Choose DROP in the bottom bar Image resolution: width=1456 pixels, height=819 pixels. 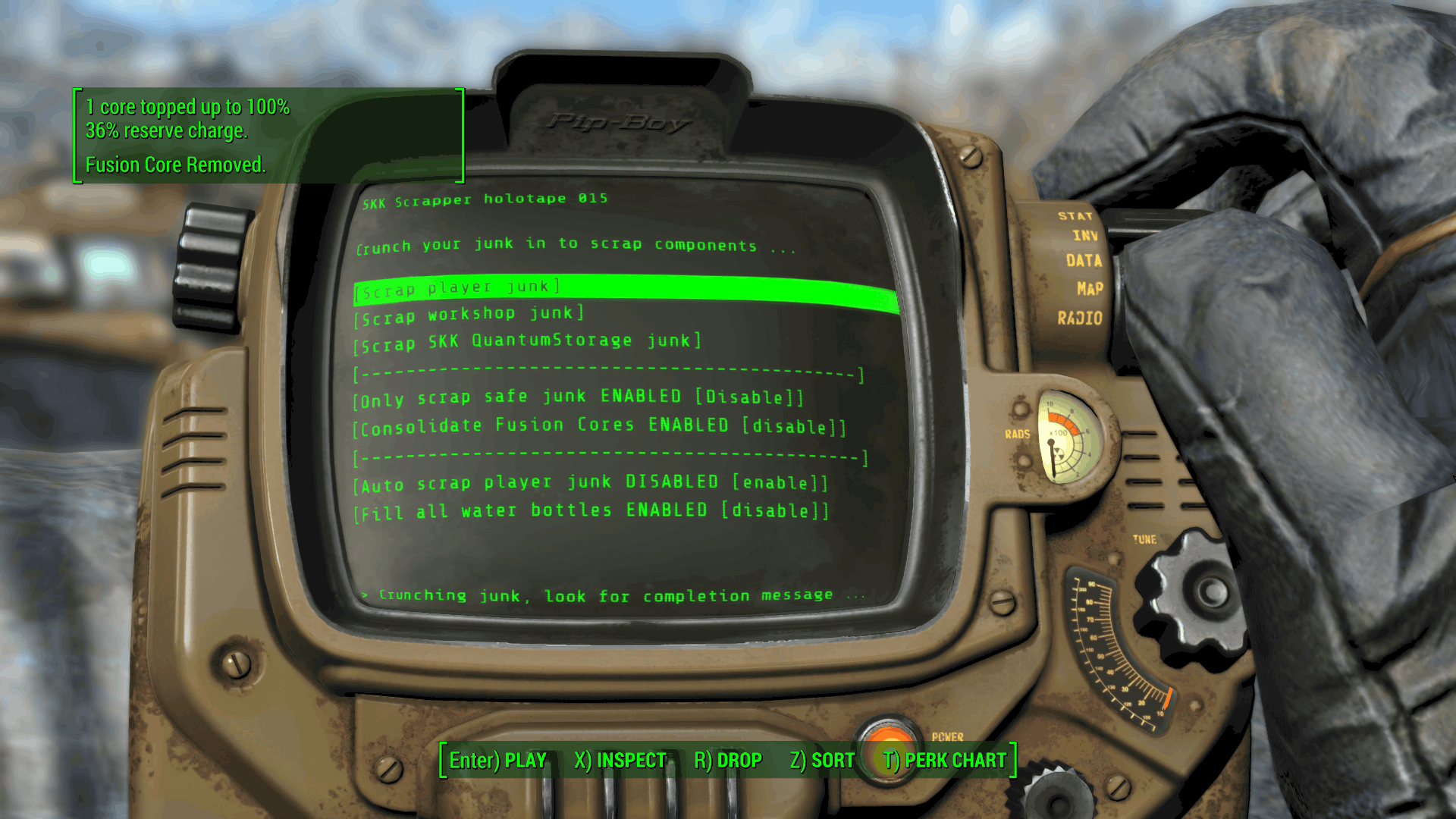tap(728, 761)
